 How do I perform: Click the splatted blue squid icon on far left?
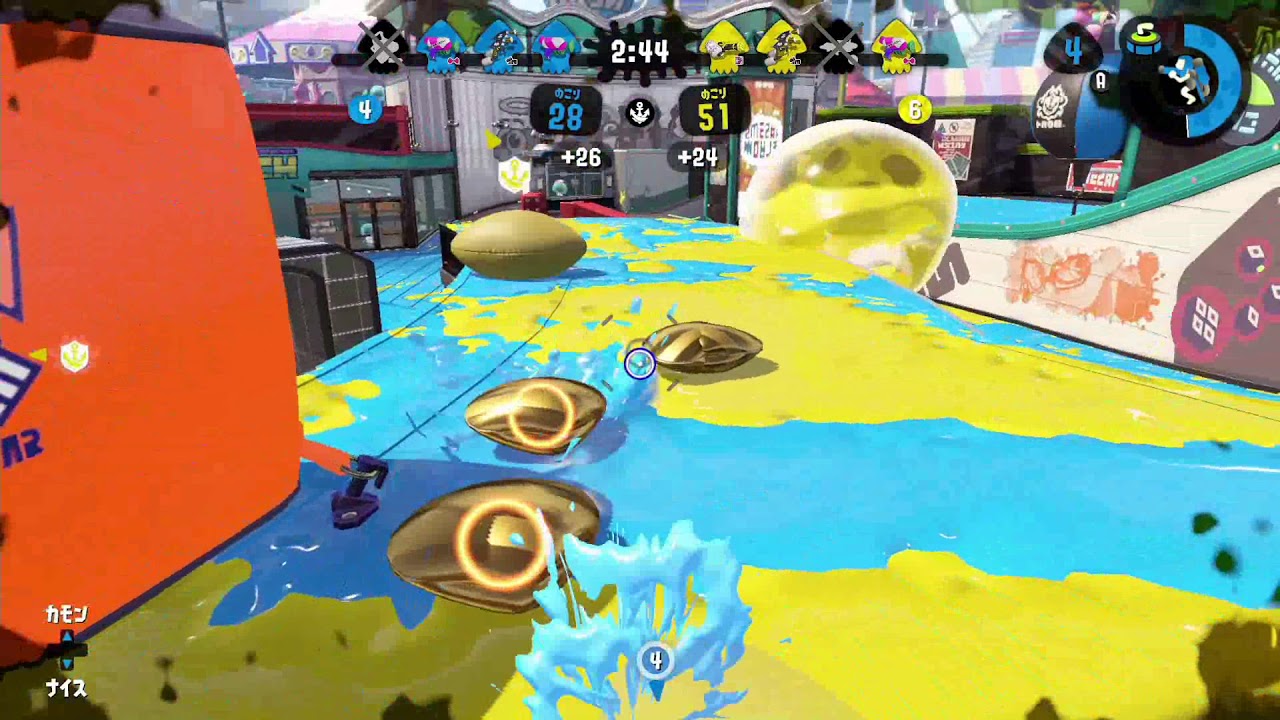(x=383, y=50)
